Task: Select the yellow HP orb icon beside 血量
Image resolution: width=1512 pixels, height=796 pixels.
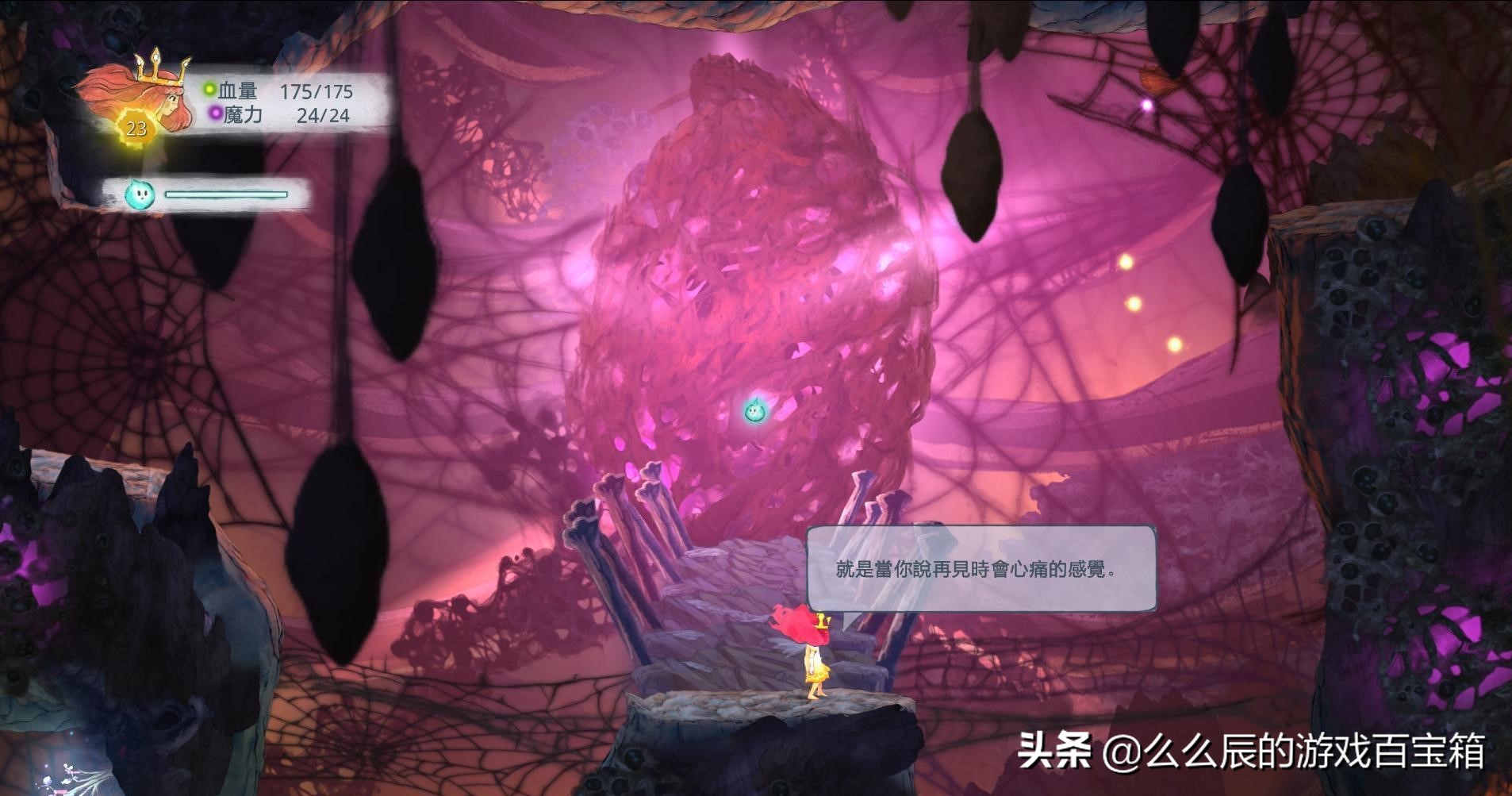Action: 208,90
